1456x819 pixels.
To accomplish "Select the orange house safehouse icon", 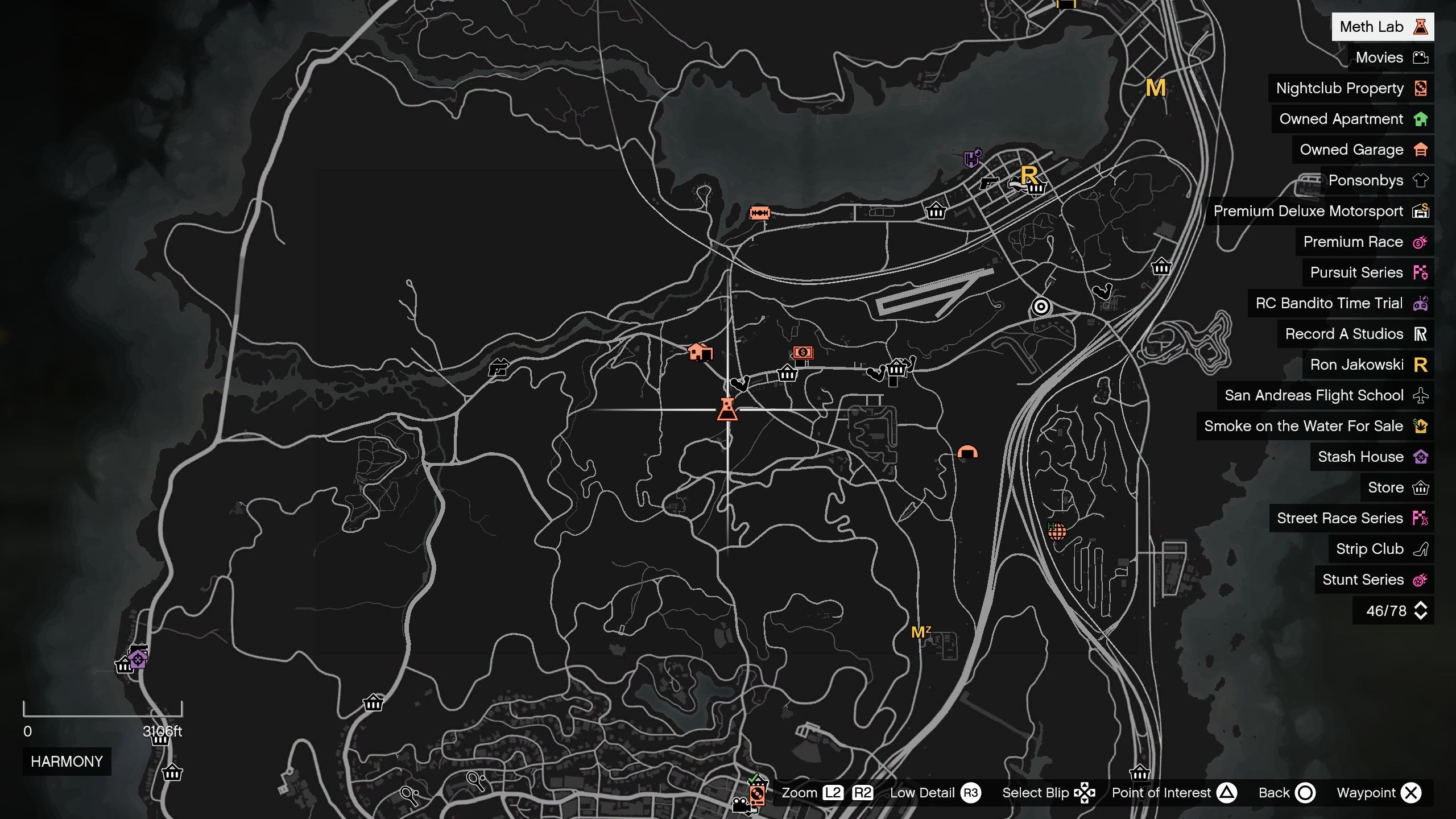I will (701, 353).
